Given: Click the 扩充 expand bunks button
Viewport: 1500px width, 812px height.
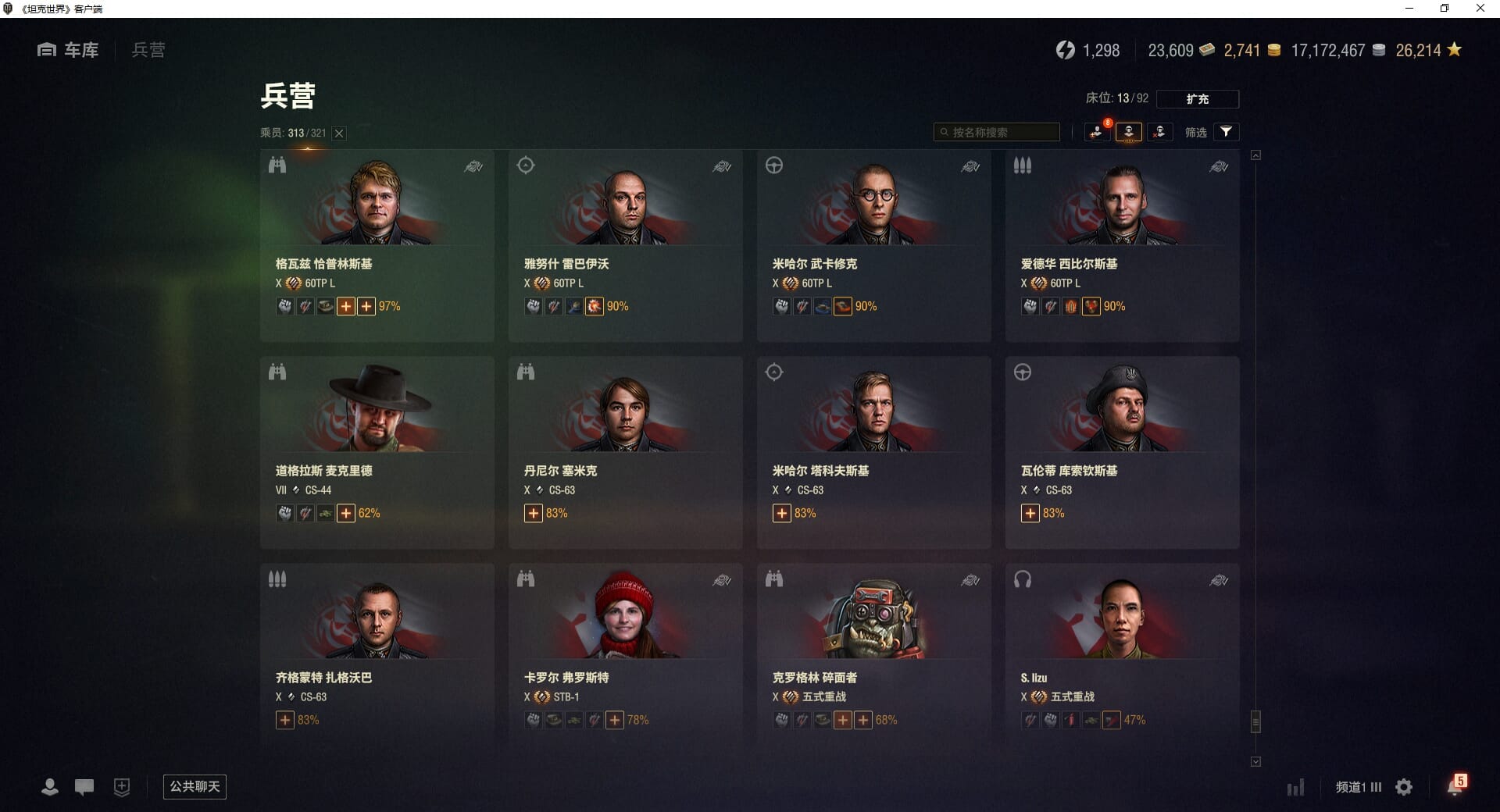Looking at the screenshot, I should coord(1197,99).
